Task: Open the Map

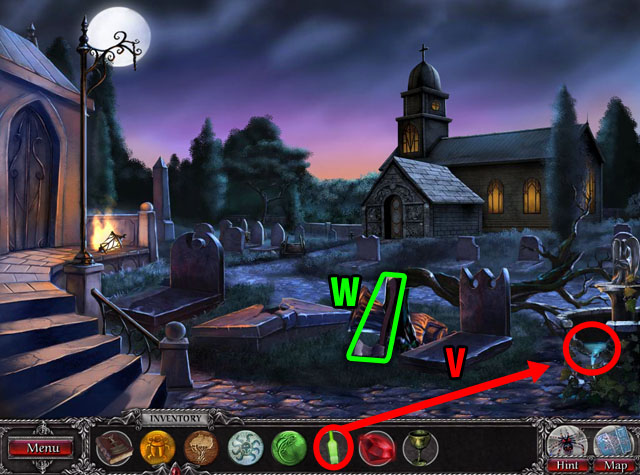Action: point(611,445)
